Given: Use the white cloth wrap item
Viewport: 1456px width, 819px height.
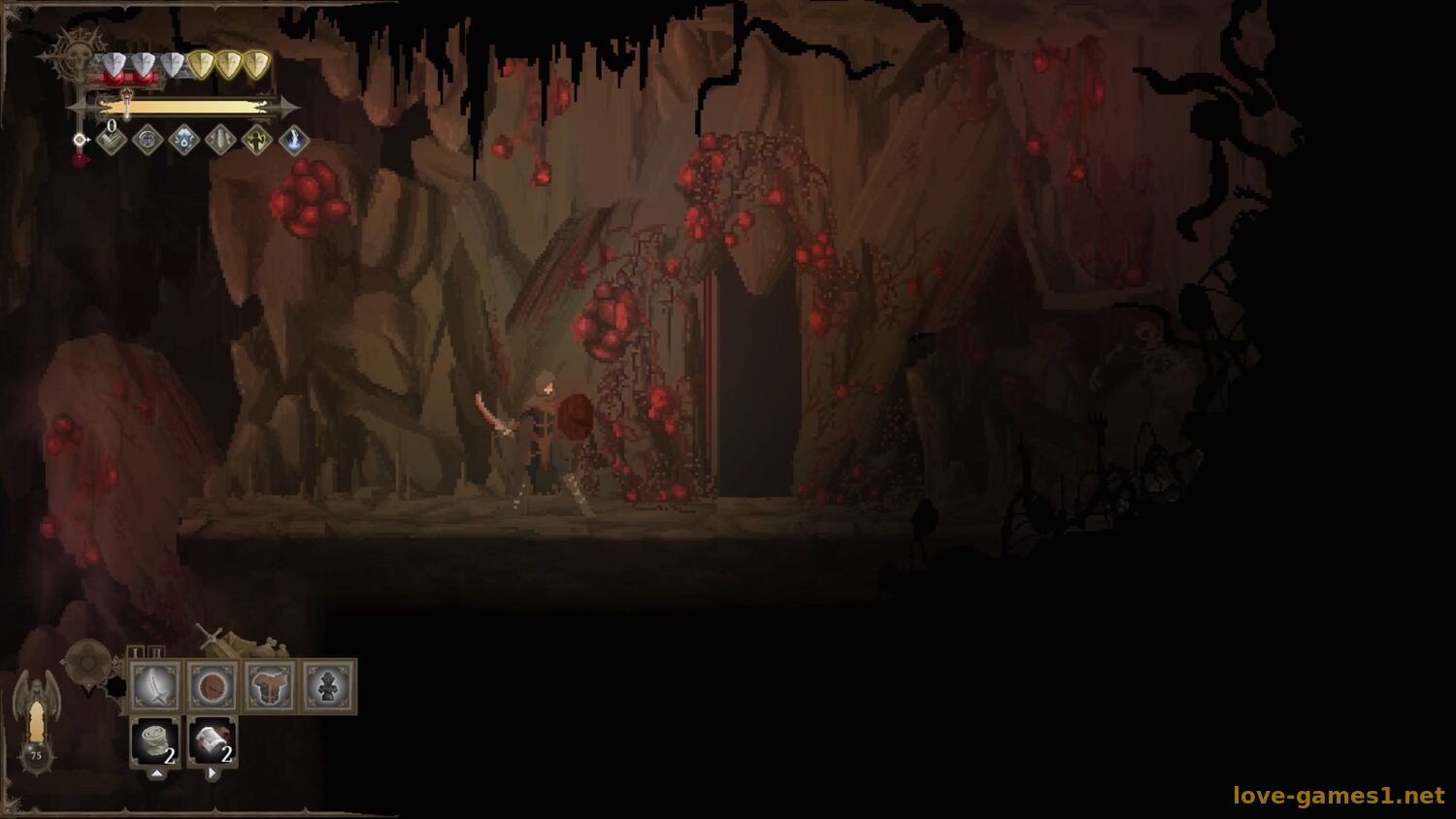Looking at the screenshot, I should click(213, 742).
